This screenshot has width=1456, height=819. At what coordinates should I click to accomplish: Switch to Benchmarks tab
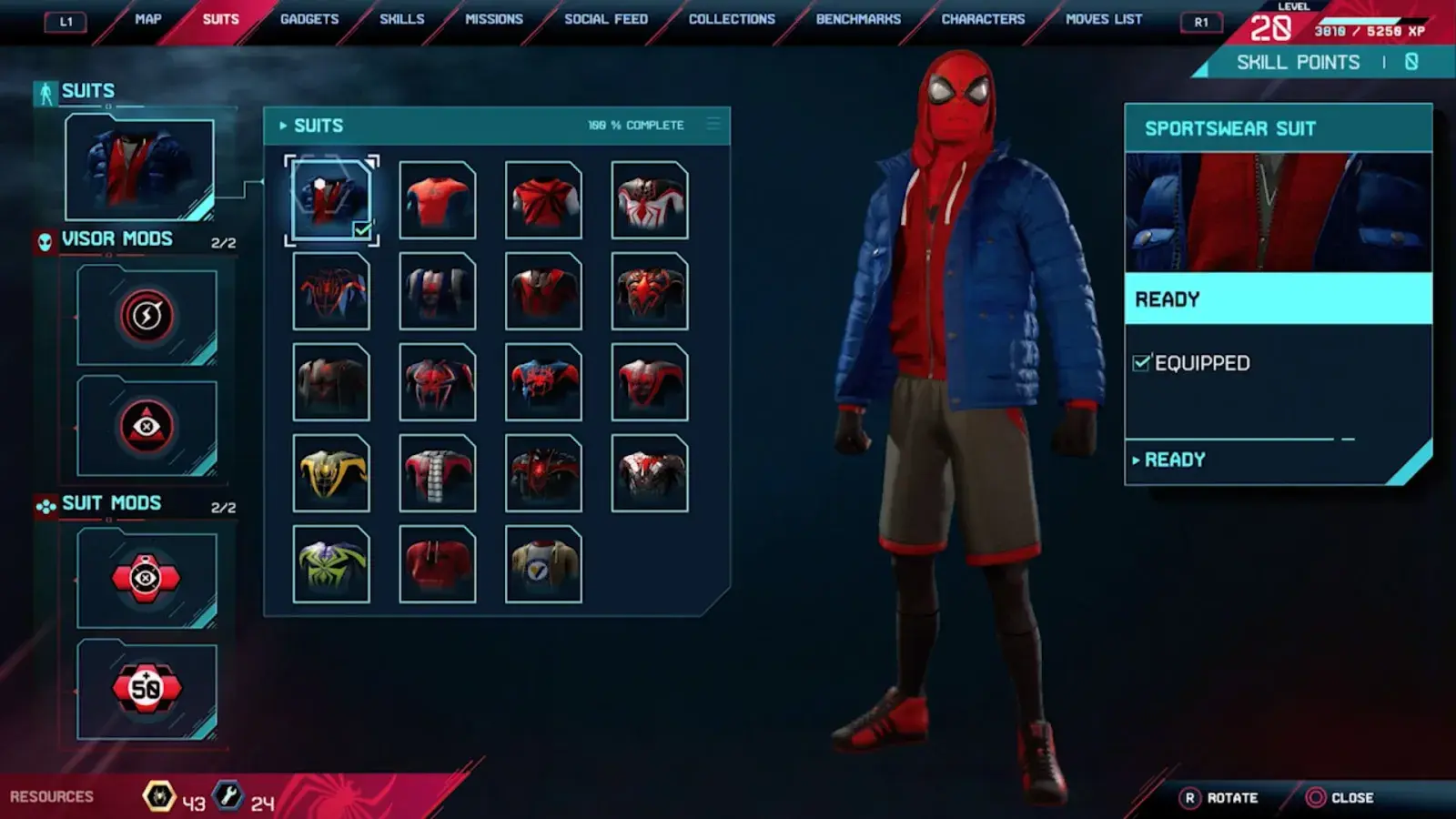pyautogui.click(x=858, y=19)
